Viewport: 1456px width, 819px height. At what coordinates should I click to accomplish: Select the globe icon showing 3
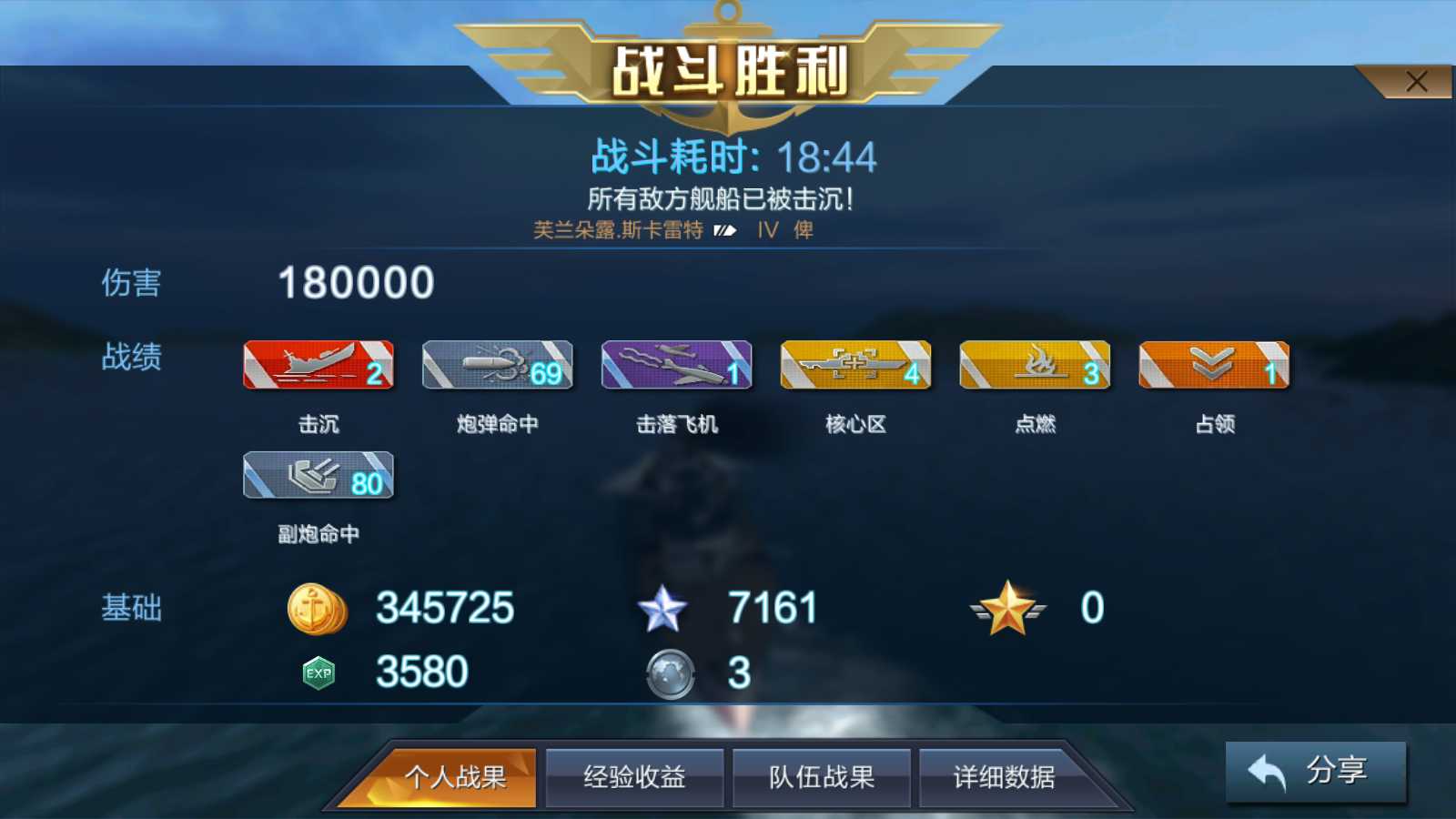click(671, 673)
